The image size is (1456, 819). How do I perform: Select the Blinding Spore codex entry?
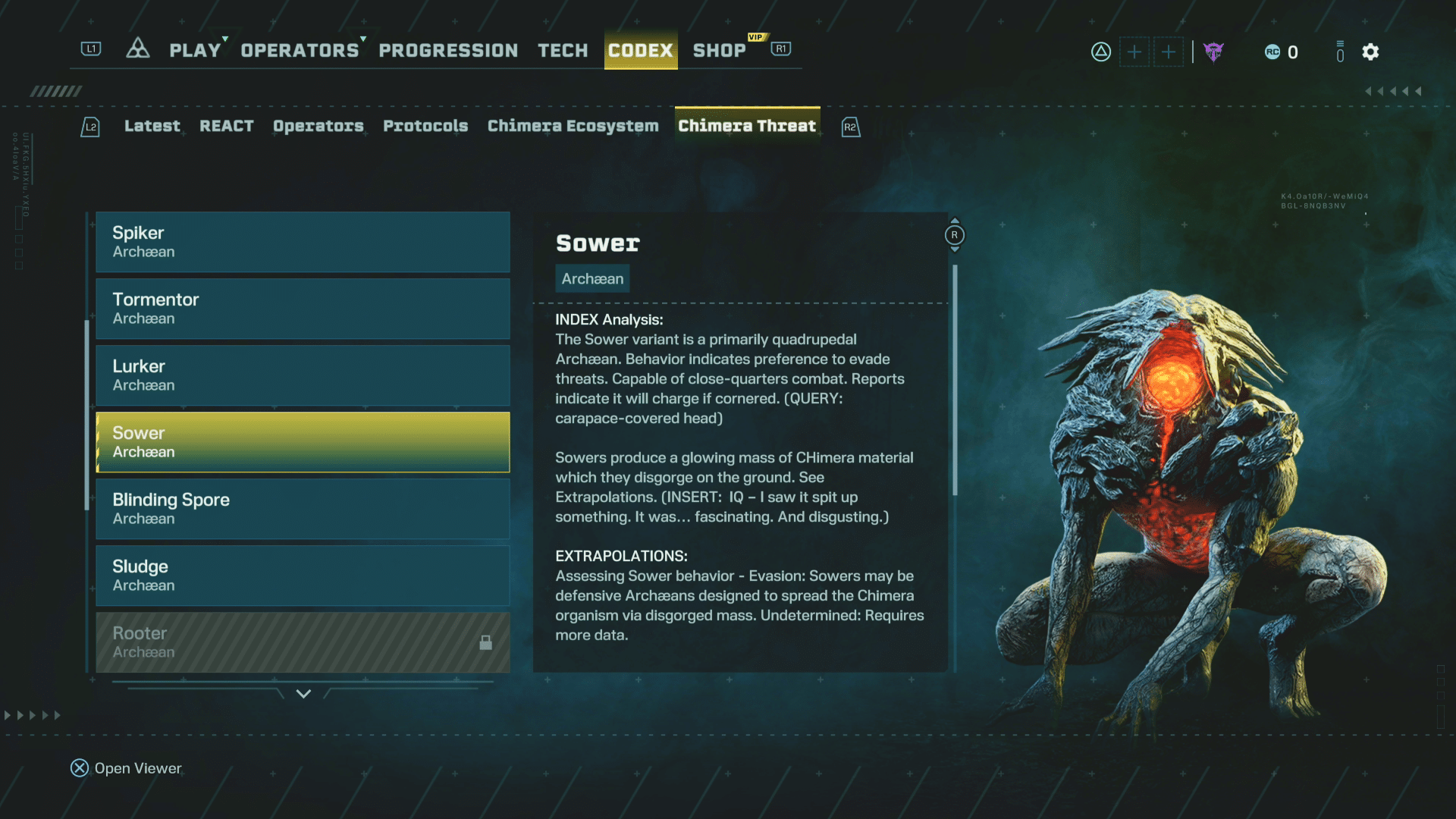point(302,509)
